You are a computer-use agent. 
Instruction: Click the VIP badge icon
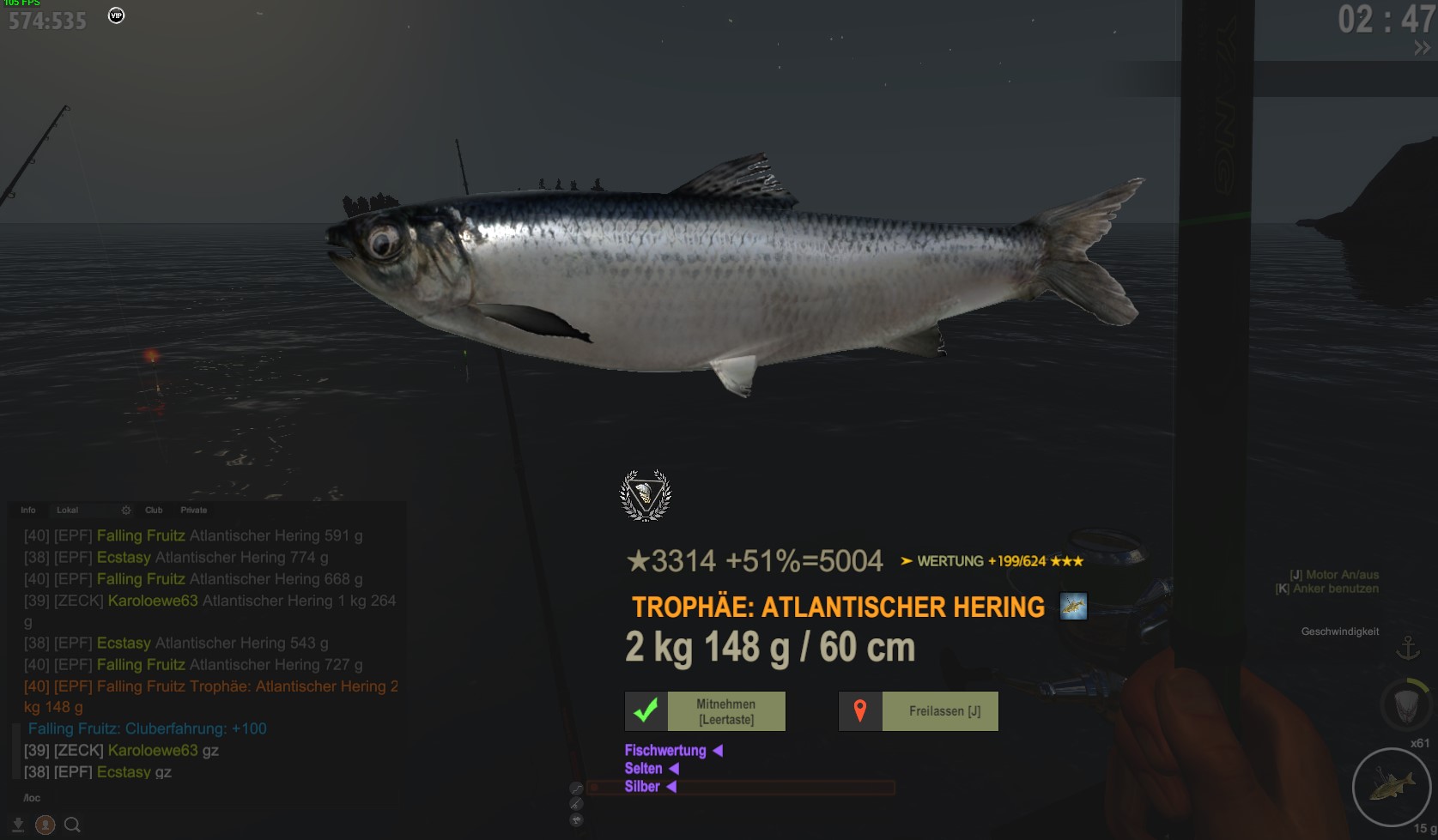click(x=117, y=15)
